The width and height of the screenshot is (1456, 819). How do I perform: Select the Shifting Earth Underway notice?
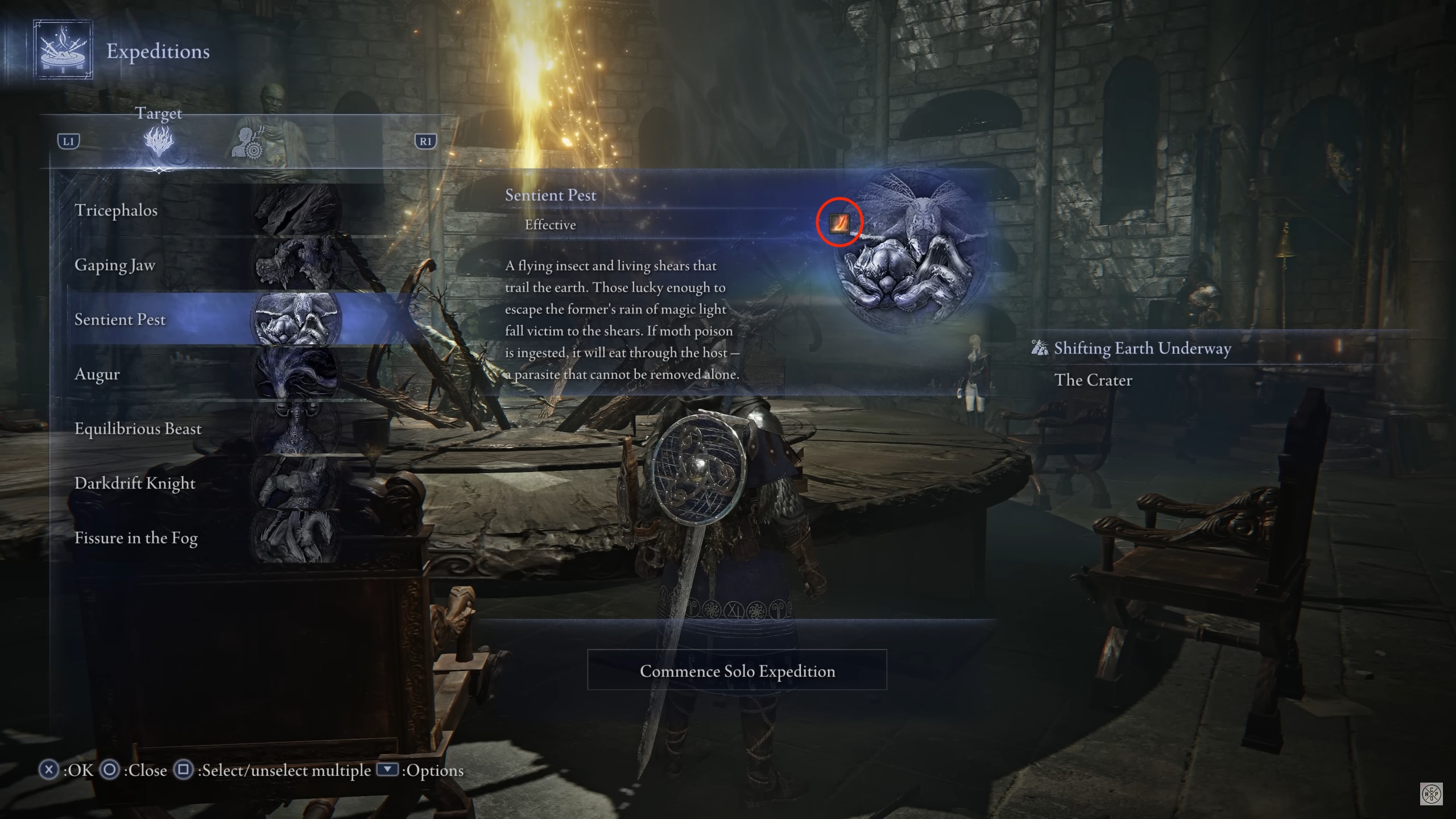(1142, 348)
